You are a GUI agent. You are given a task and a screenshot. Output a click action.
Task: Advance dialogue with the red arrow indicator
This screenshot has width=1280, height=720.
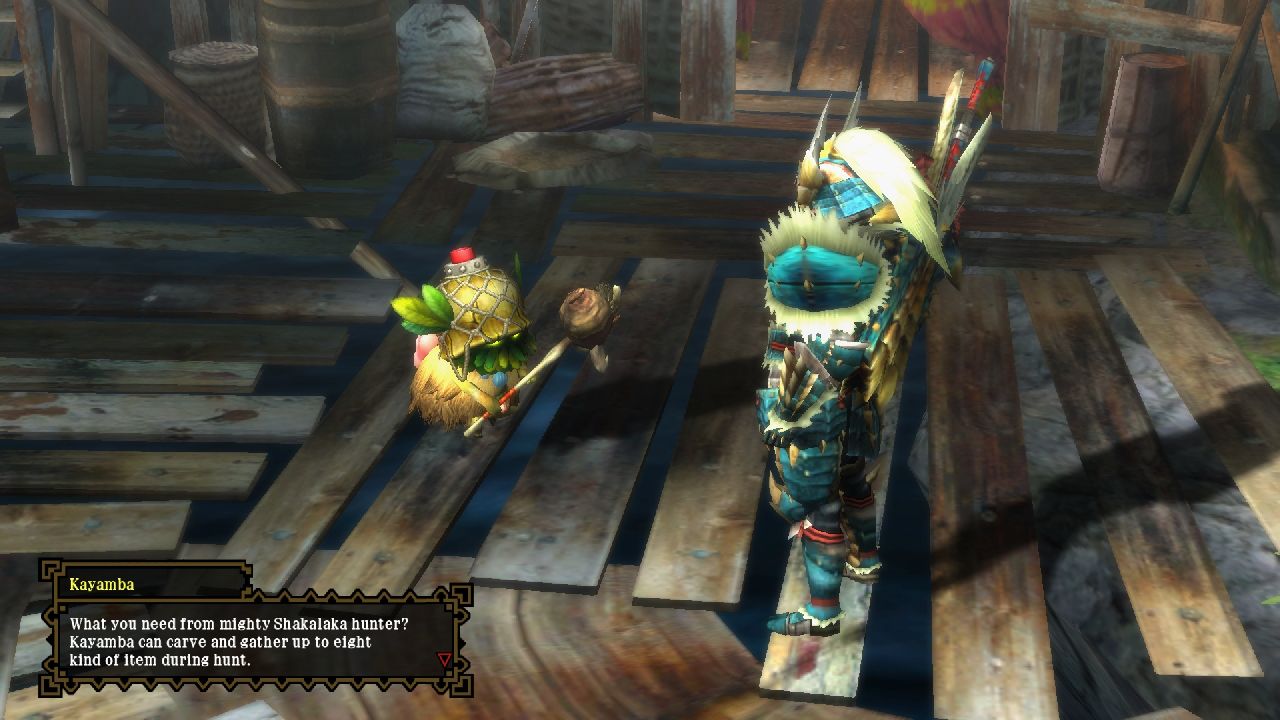pos(444,660)
